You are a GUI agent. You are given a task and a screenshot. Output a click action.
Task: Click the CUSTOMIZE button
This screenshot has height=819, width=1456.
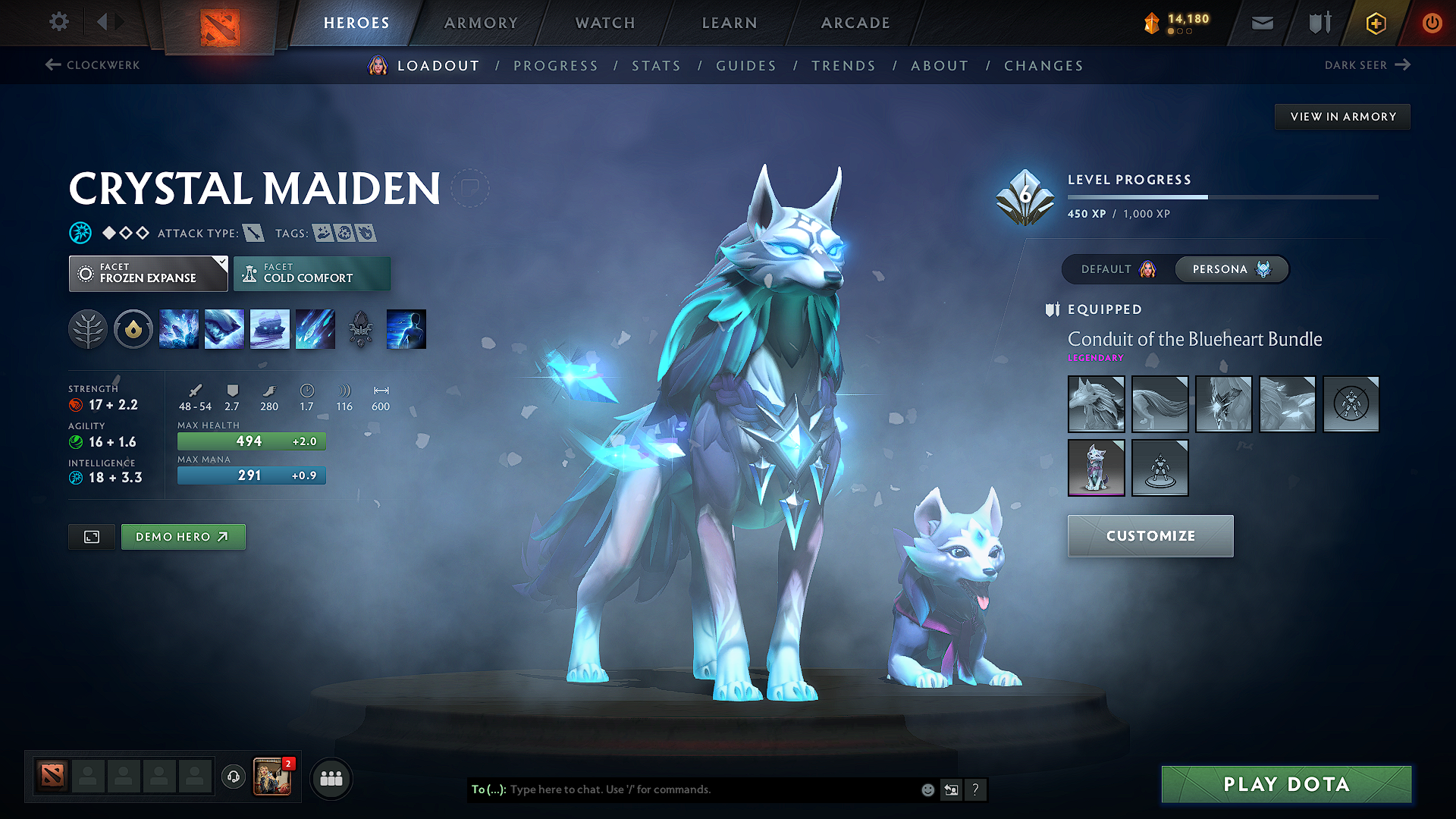point(1150,536)
